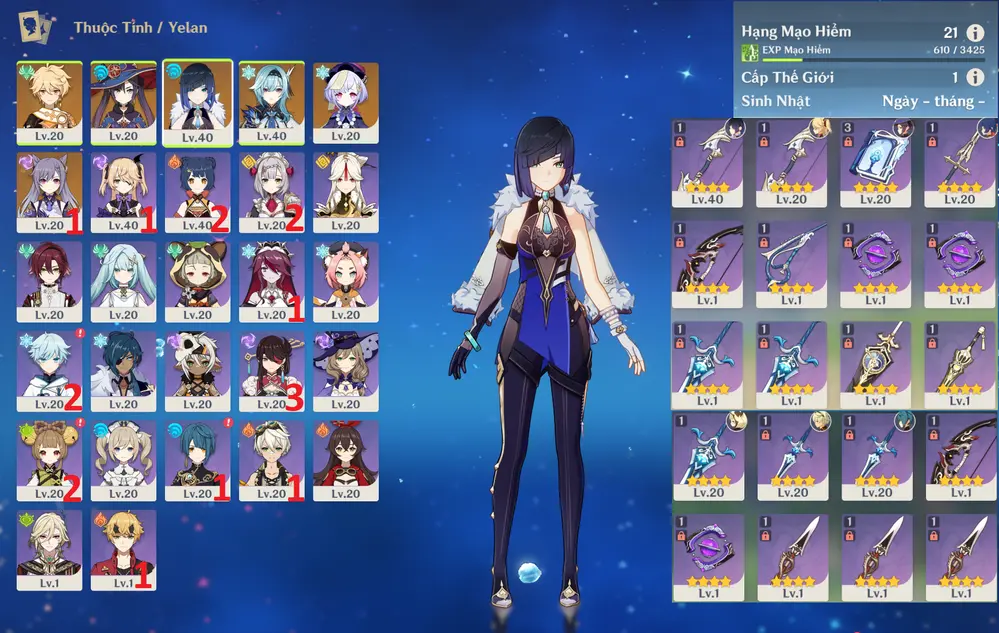This screenshot has height=633, width=999.
Task: Choose Kaeya from the roster
Action: click(124, 370)
